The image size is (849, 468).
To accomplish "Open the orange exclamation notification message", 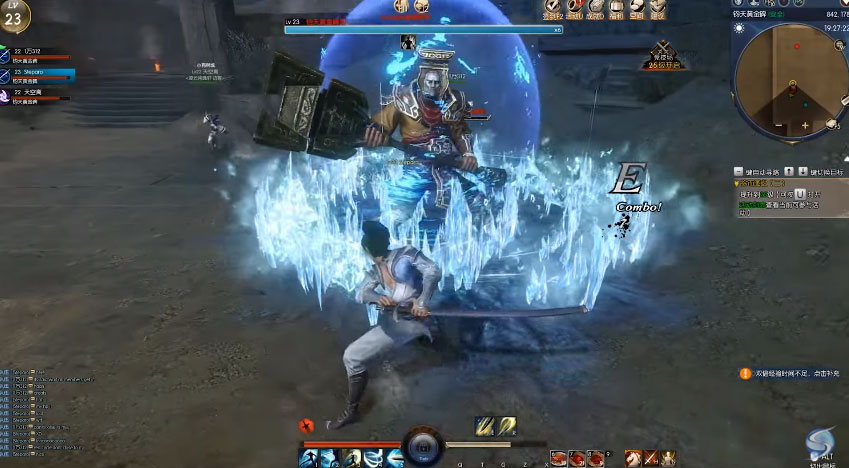I will 745,373.
